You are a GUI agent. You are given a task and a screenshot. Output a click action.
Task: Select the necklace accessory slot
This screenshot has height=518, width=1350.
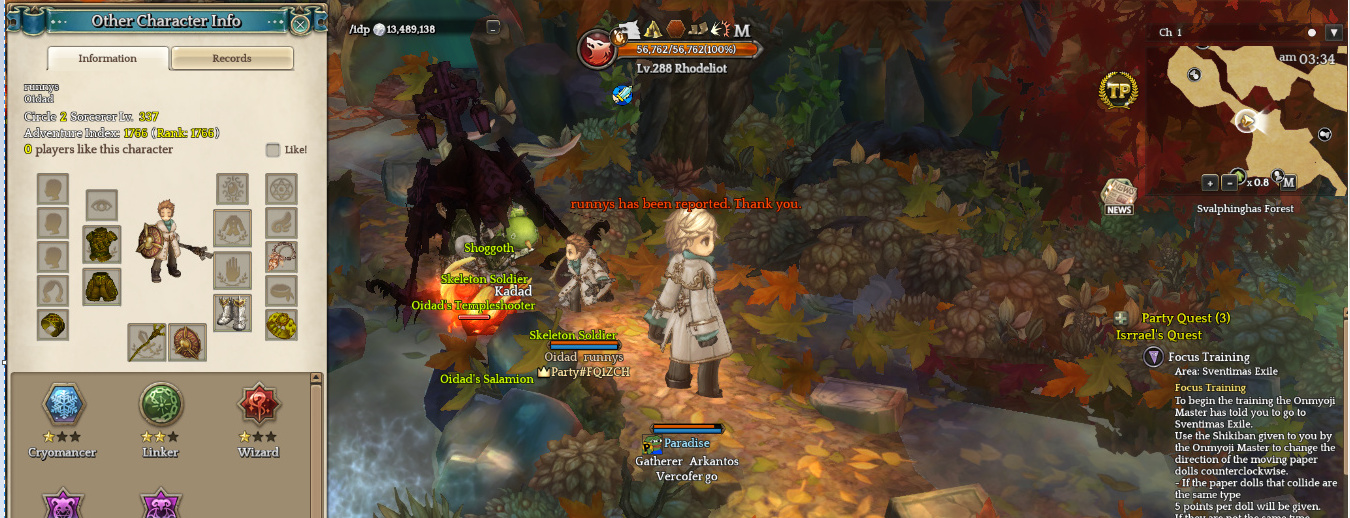281,256
